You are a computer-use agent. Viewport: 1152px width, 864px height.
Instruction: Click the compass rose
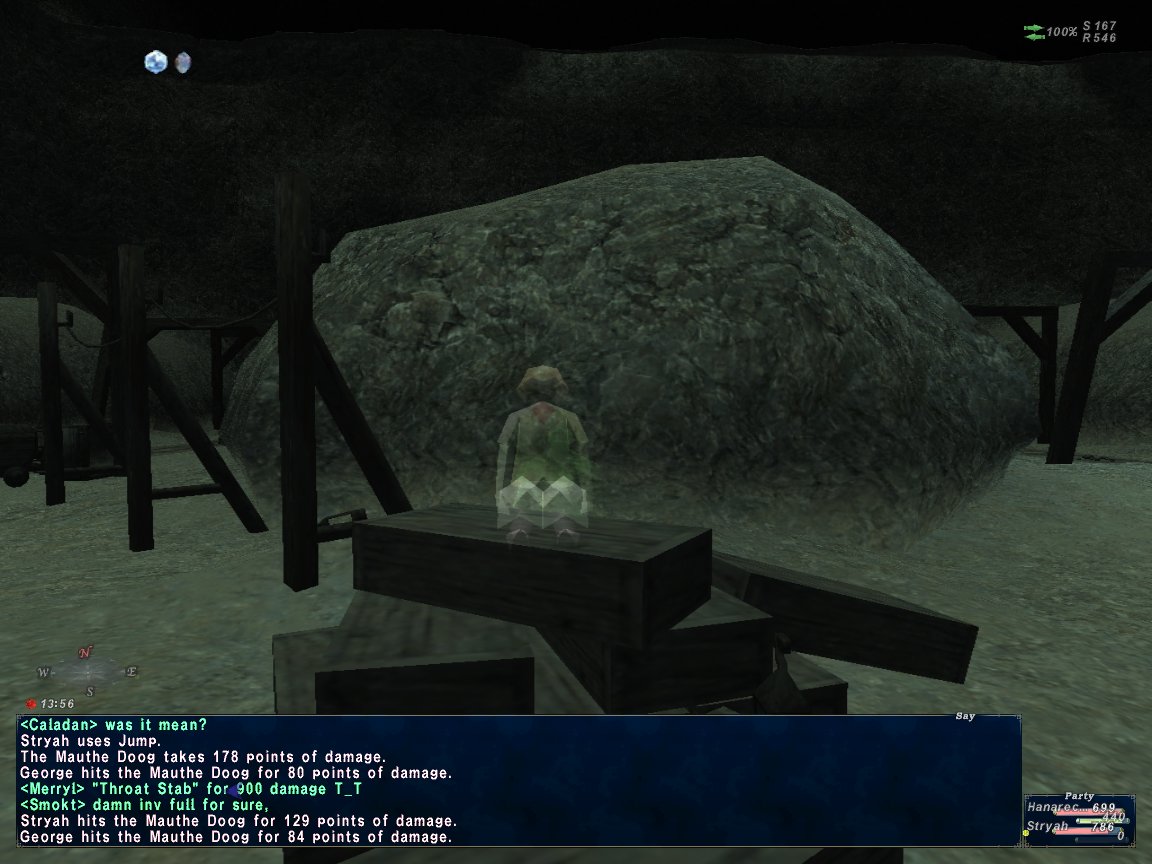[88, 671]
